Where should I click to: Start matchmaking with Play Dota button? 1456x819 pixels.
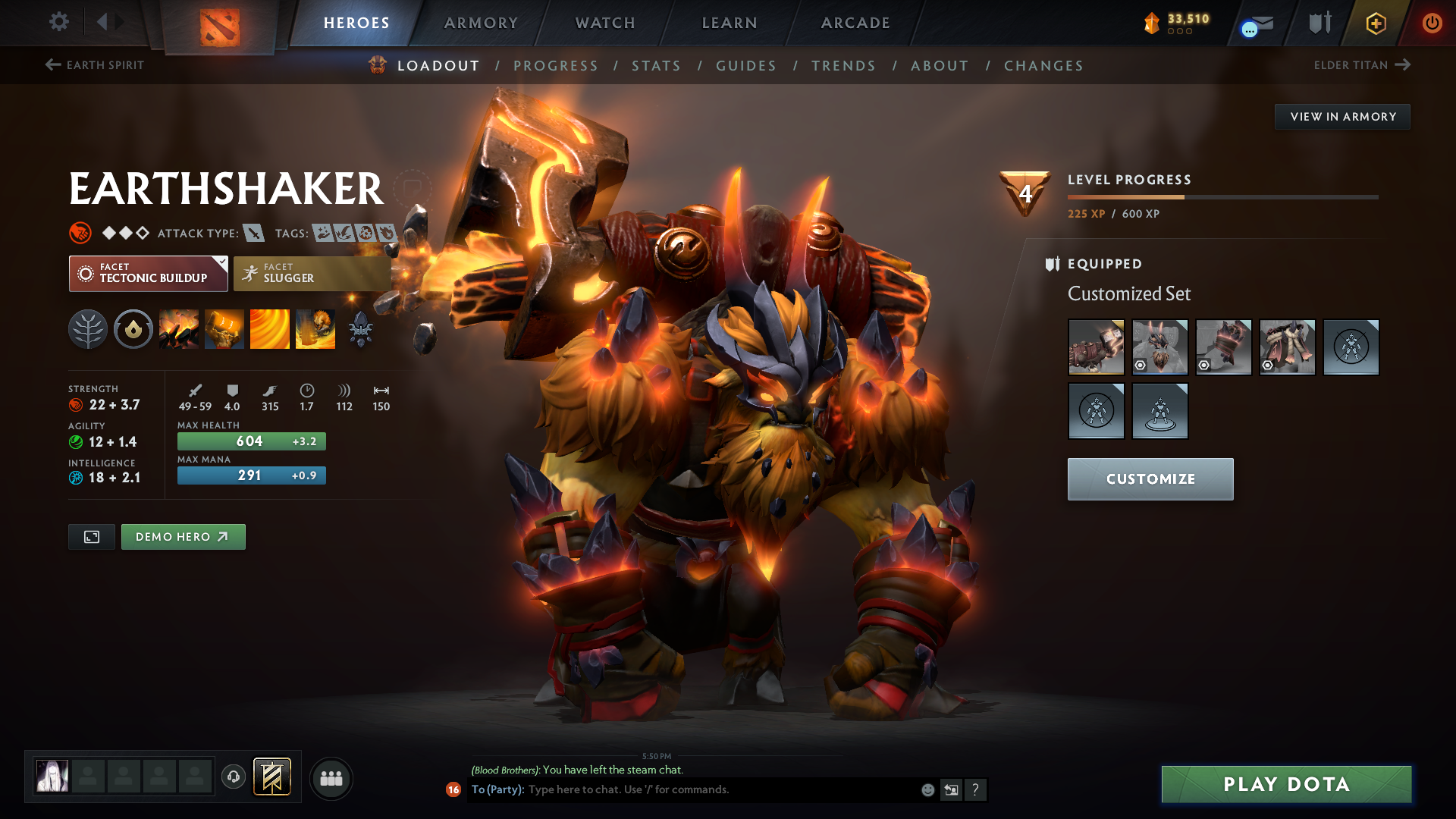[x=1286, y=784]
